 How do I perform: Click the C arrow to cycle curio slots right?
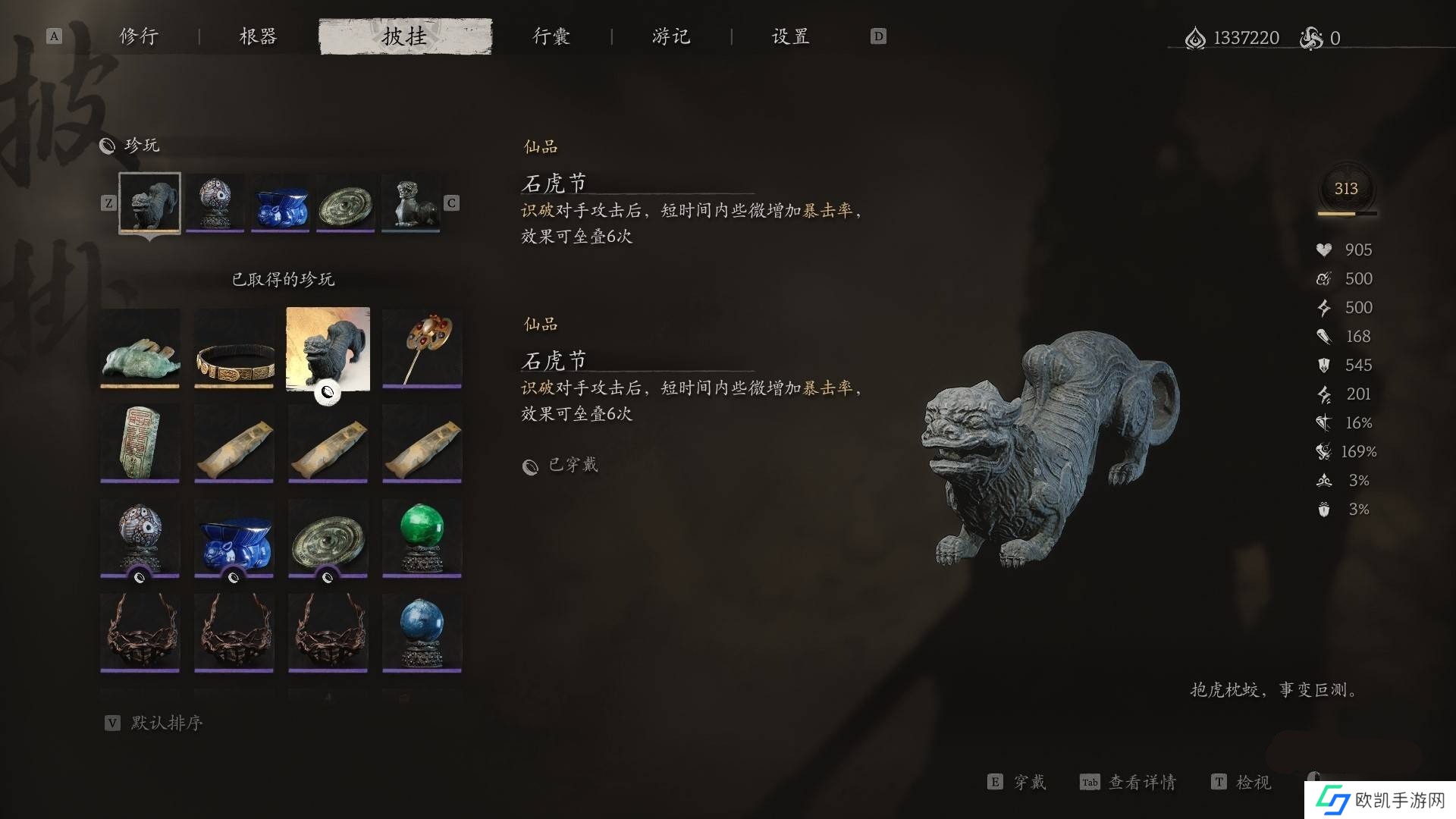[450, 202]
